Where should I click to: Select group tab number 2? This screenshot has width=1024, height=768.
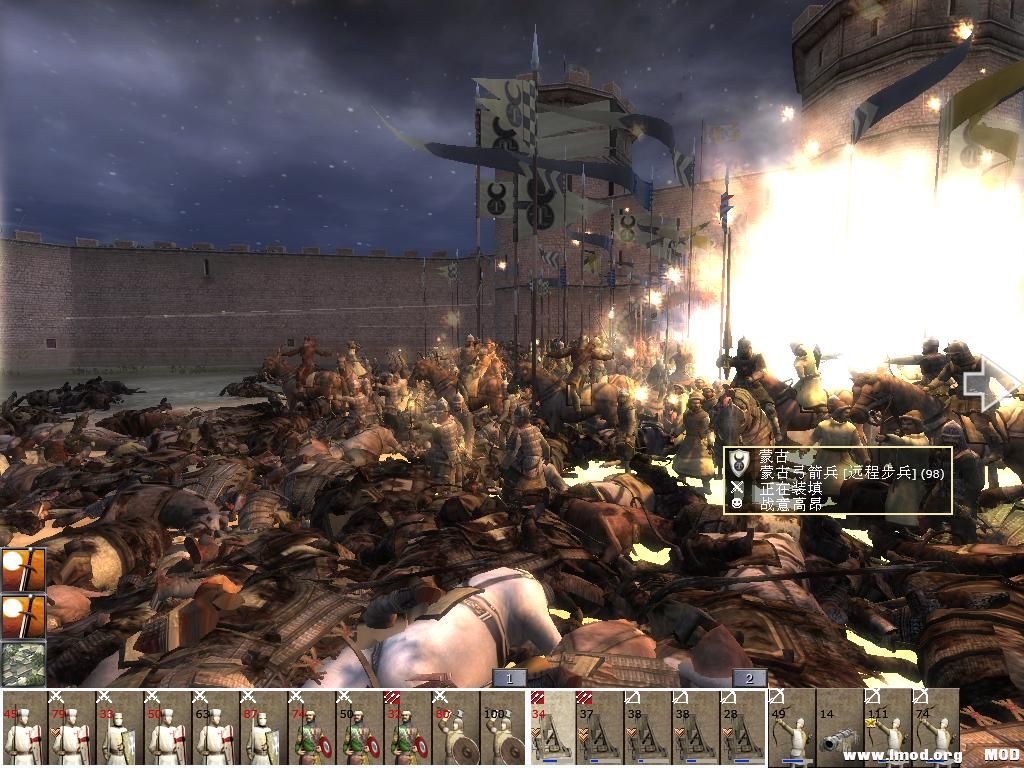(749, 678)
